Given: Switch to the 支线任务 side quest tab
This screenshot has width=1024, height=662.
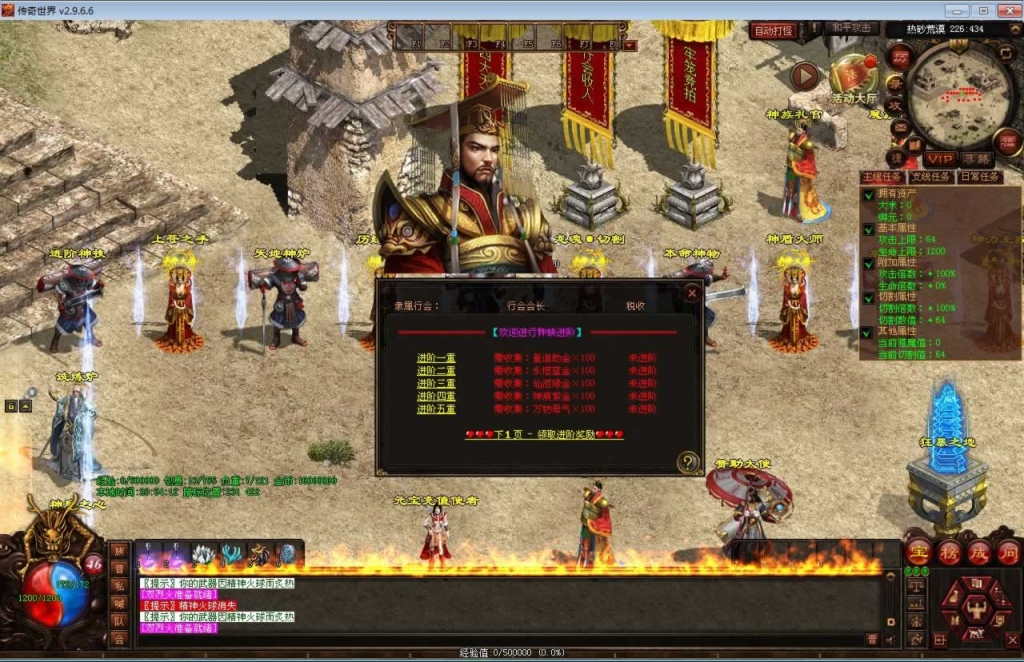Looking at the screenshot, I should point(931,177).
